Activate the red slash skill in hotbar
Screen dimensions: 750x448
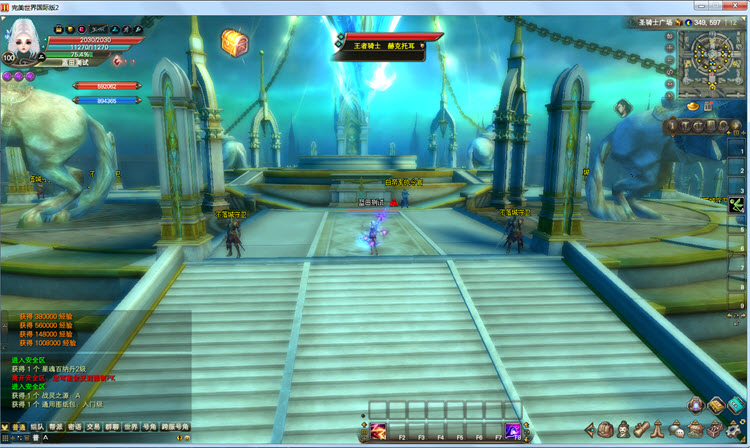pos(380,430)
